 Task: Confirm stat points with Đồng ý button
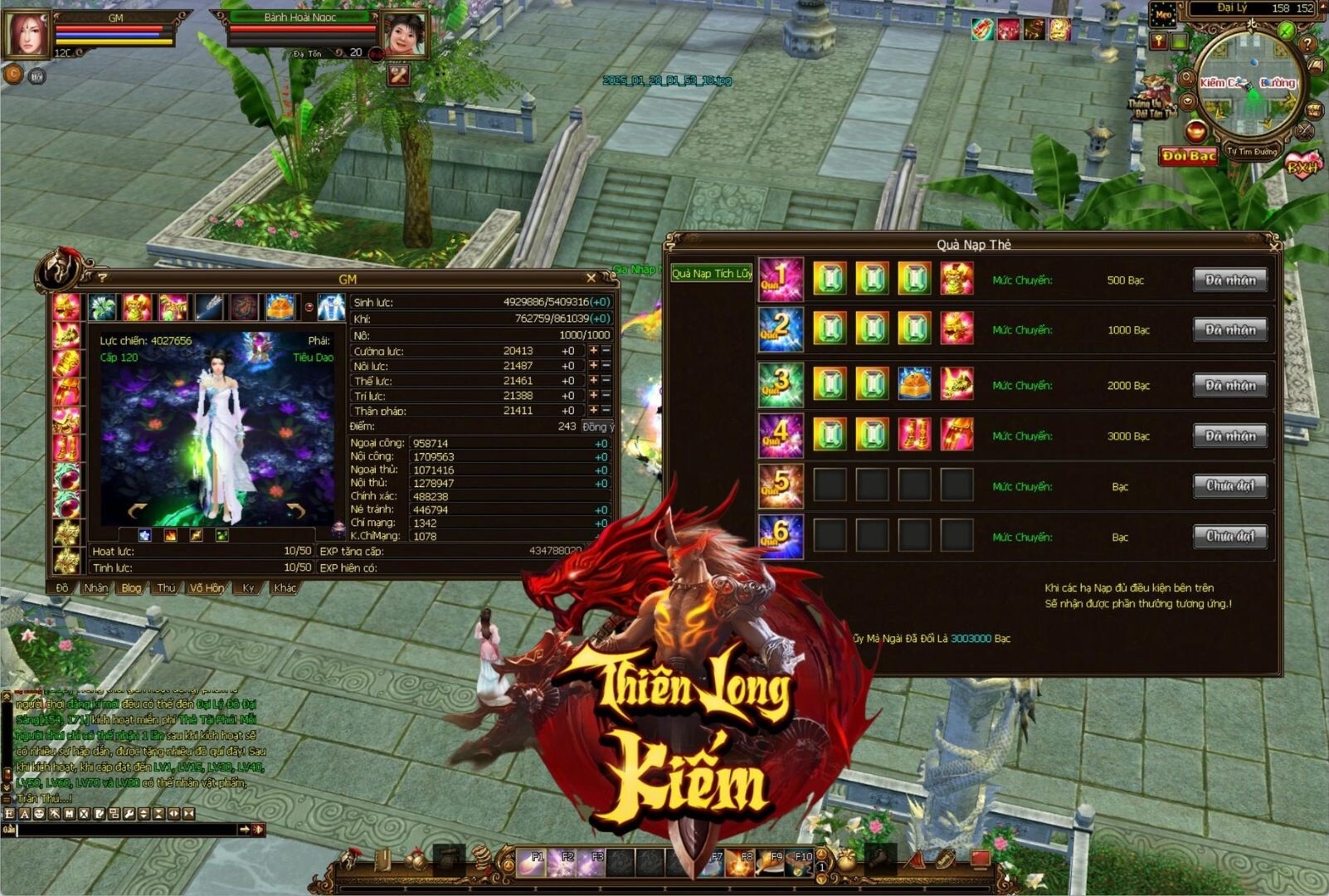(x=597, y=426)
